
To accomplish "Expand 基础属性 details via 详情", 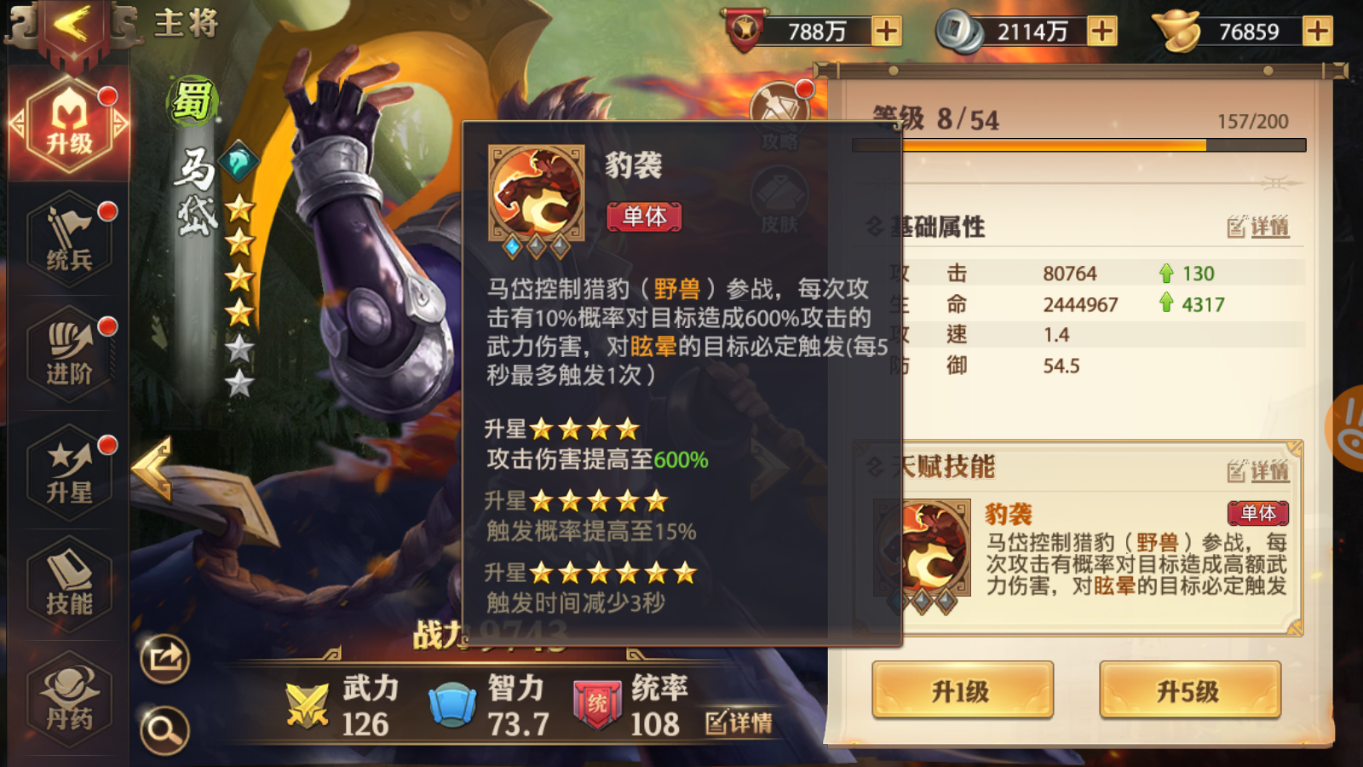I will (1258, 227).
